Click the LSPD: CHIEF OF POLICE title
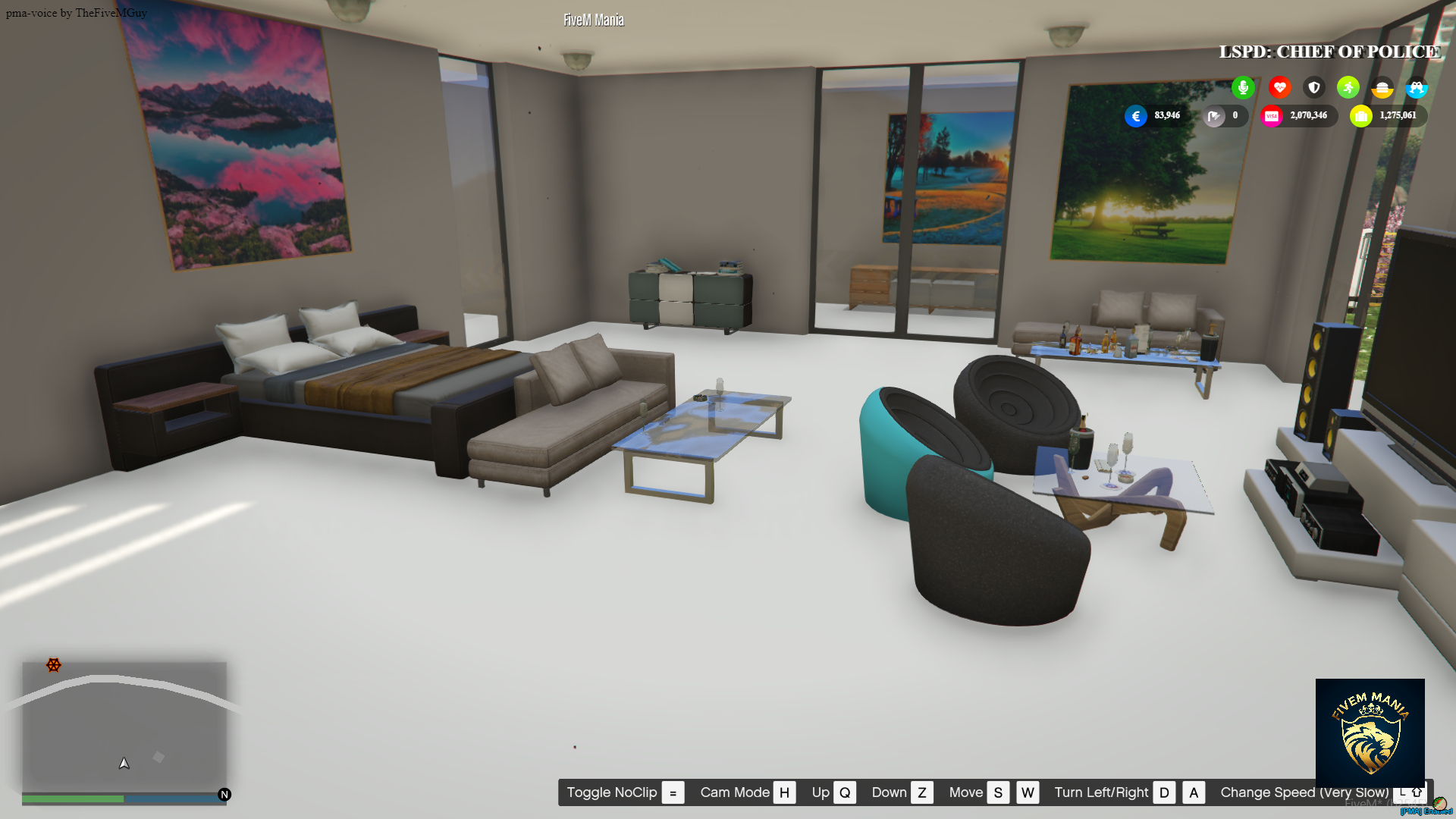Screen dimensions: 1456x819 pos(1329,52)
